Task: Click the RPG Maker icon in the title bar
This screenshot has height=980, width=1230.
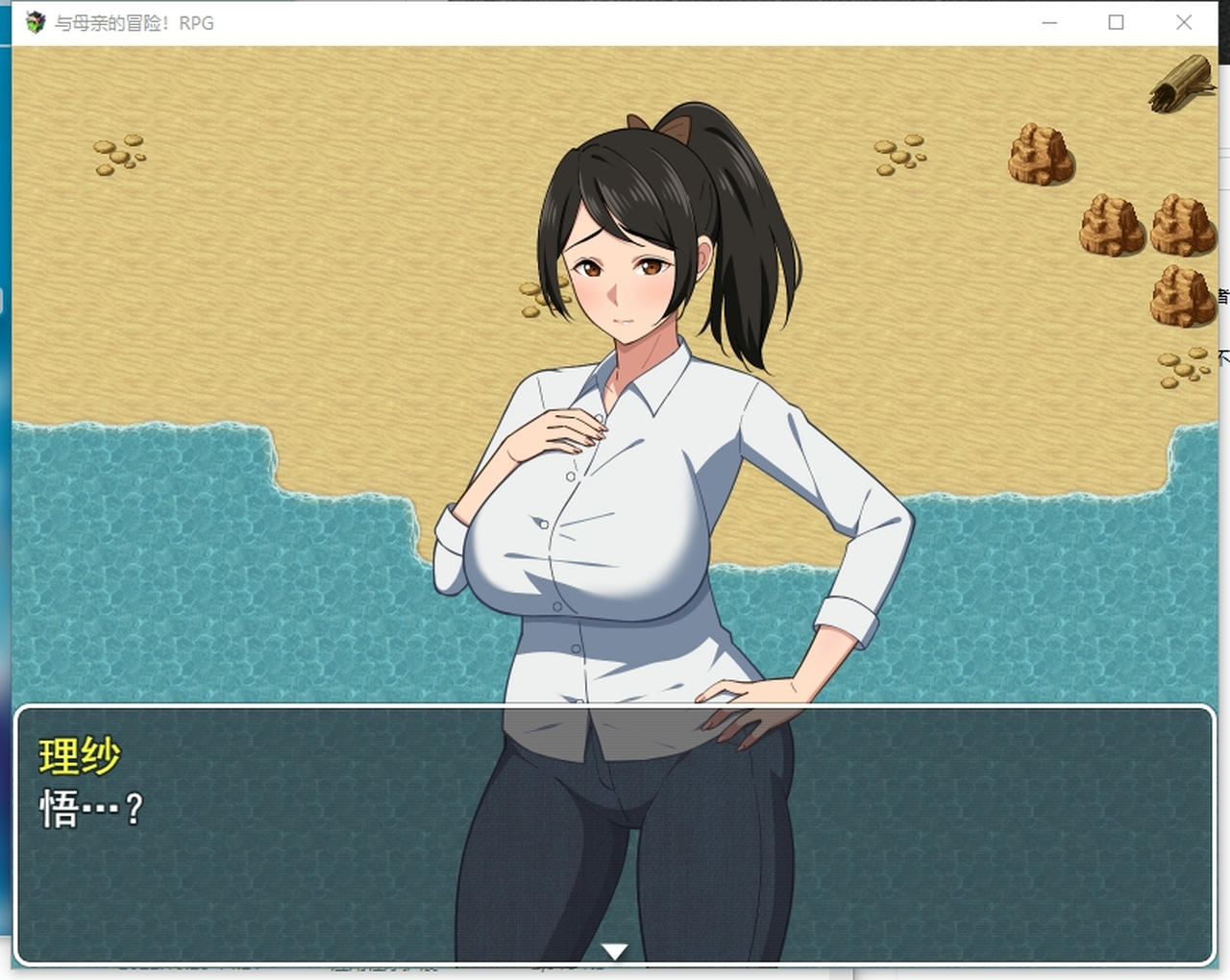Action: point(35,21)
